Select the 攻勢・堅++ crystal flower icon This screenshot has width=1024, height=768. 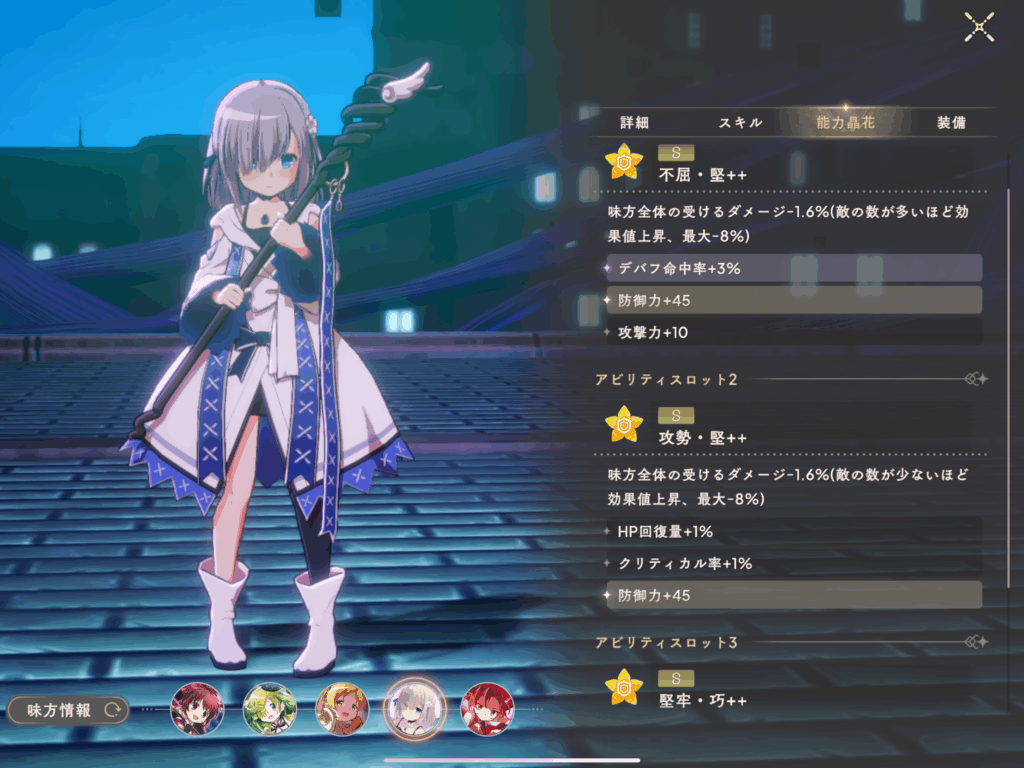tap(624, 424)
